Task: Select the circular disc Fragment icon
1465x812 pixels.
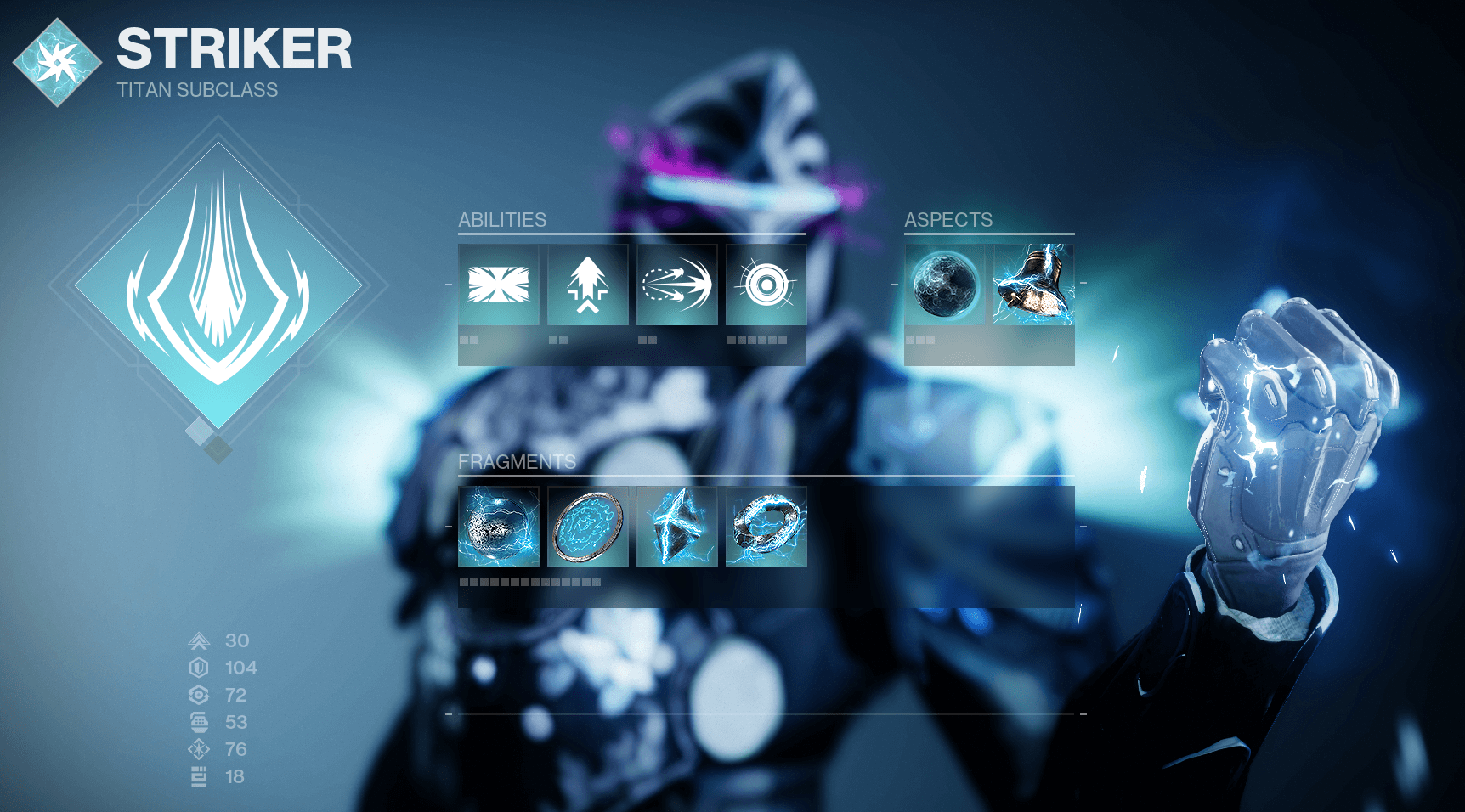Action: point(587,528)
